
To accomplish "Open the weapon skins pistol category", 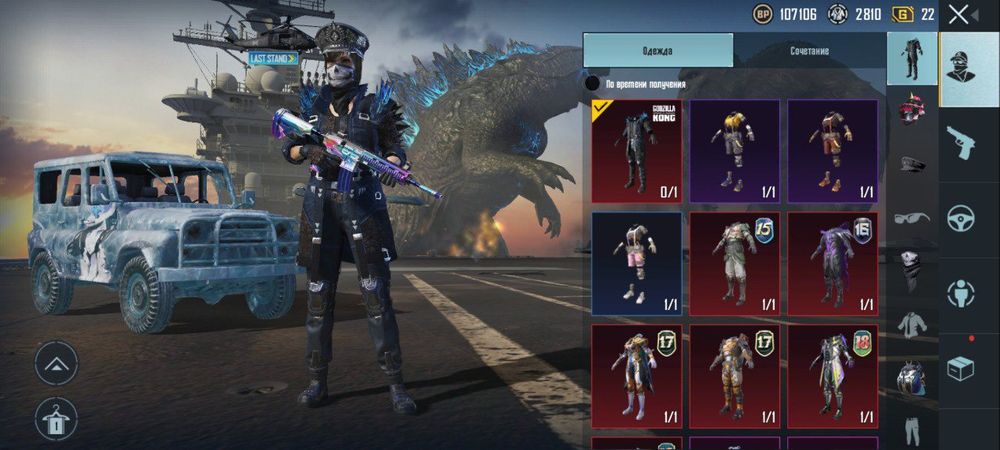I will [961, 143].
